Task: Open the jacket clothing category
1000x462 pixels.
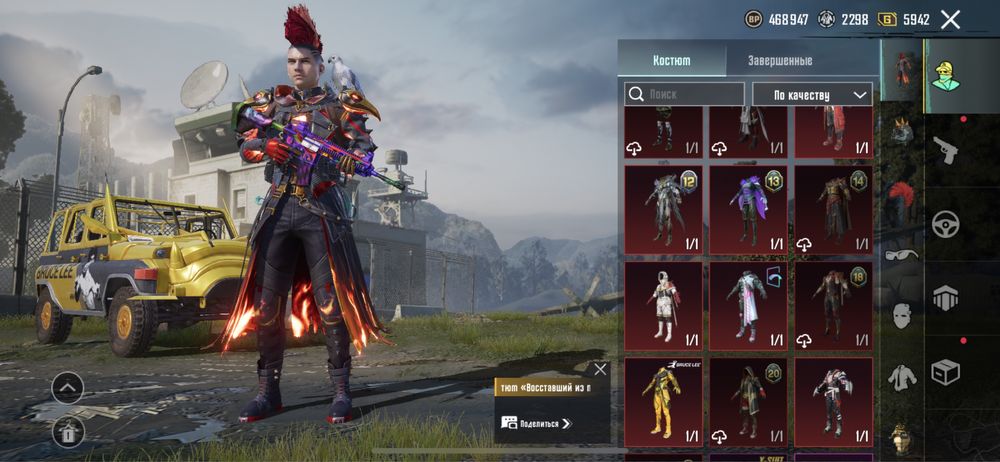Action: click(902, 376)
